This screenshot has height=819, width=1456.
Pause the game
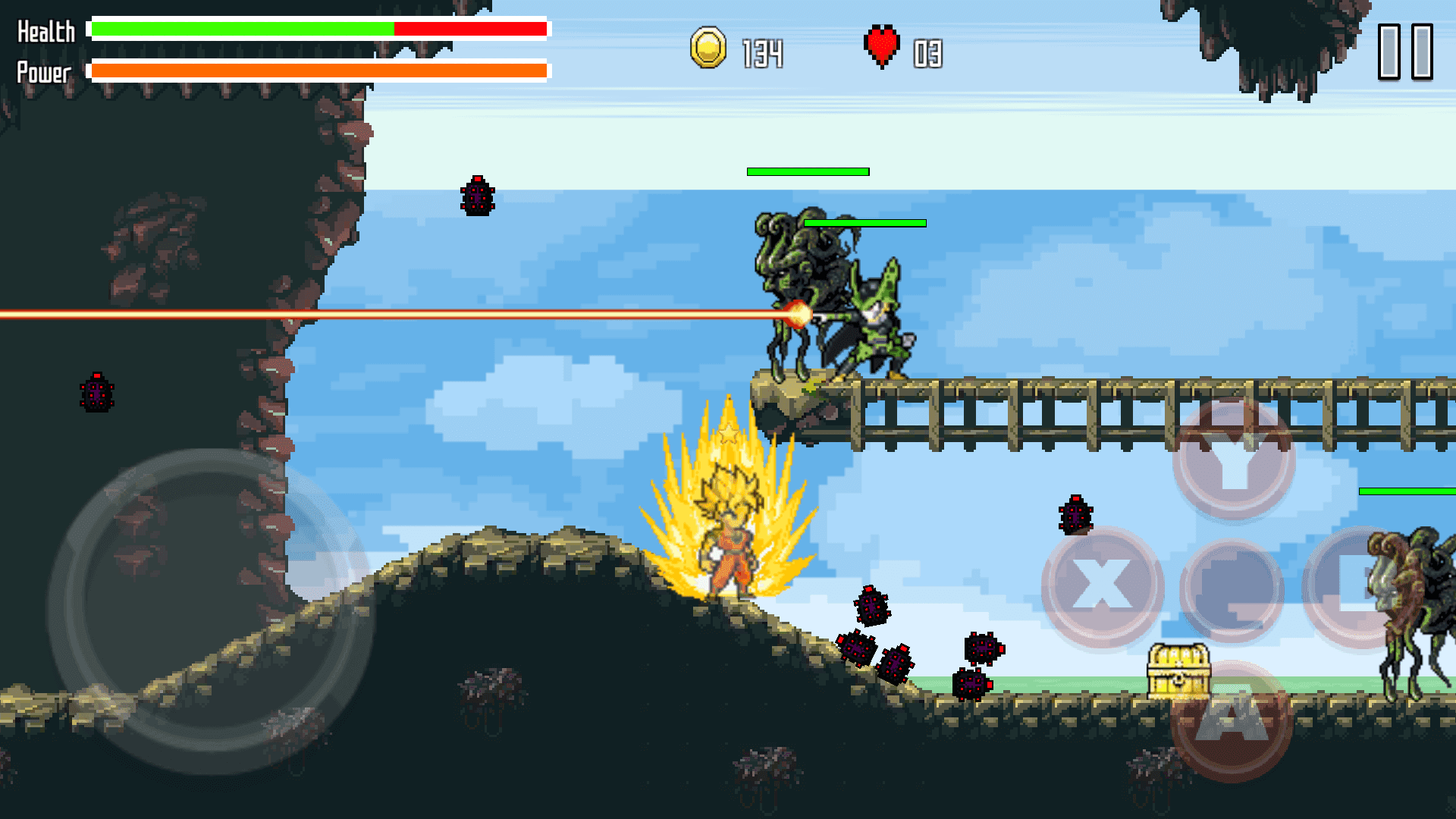coord(1404,52)
